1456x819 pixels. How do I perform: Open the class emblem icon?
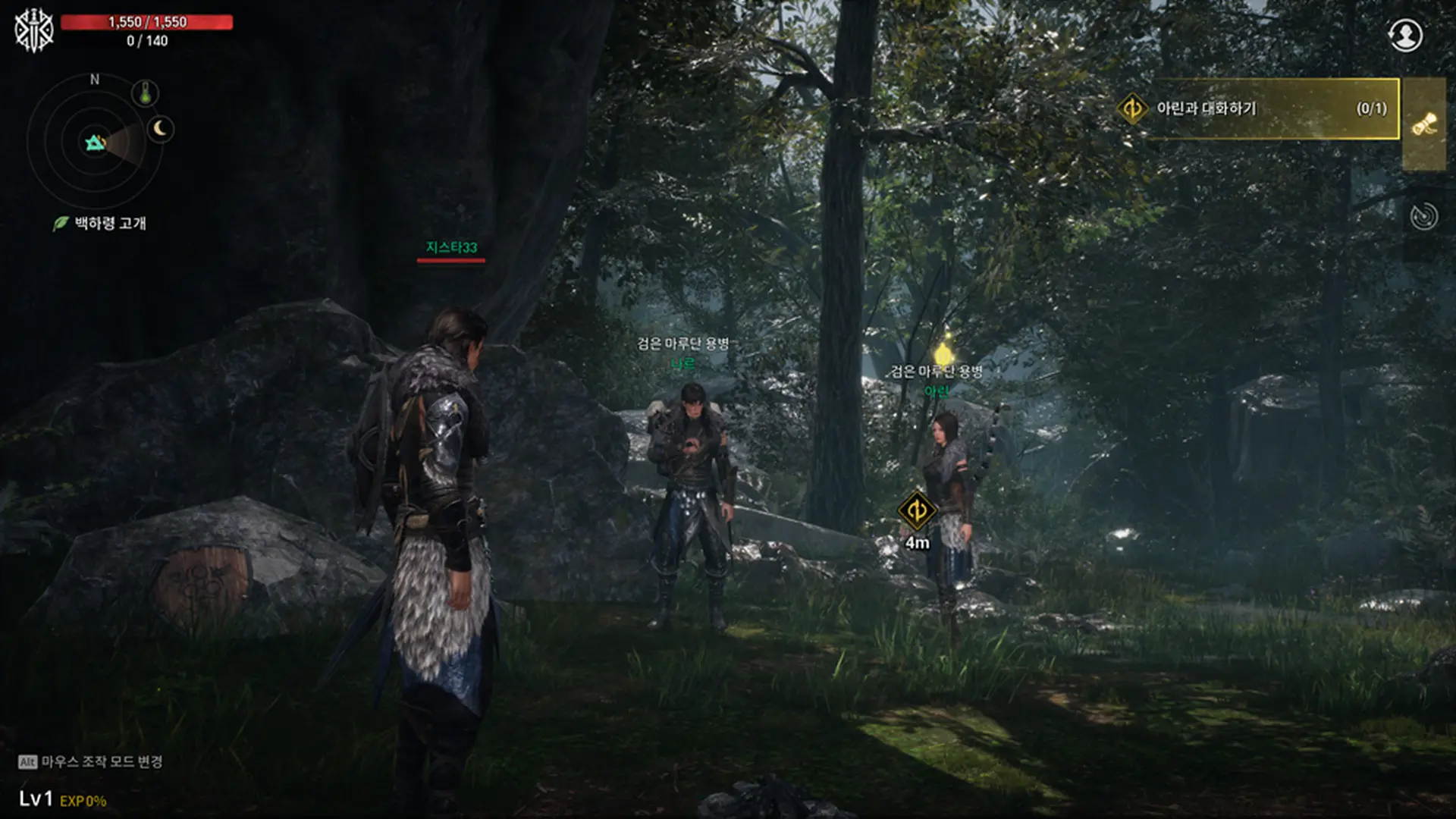click(x=34, y=31)
